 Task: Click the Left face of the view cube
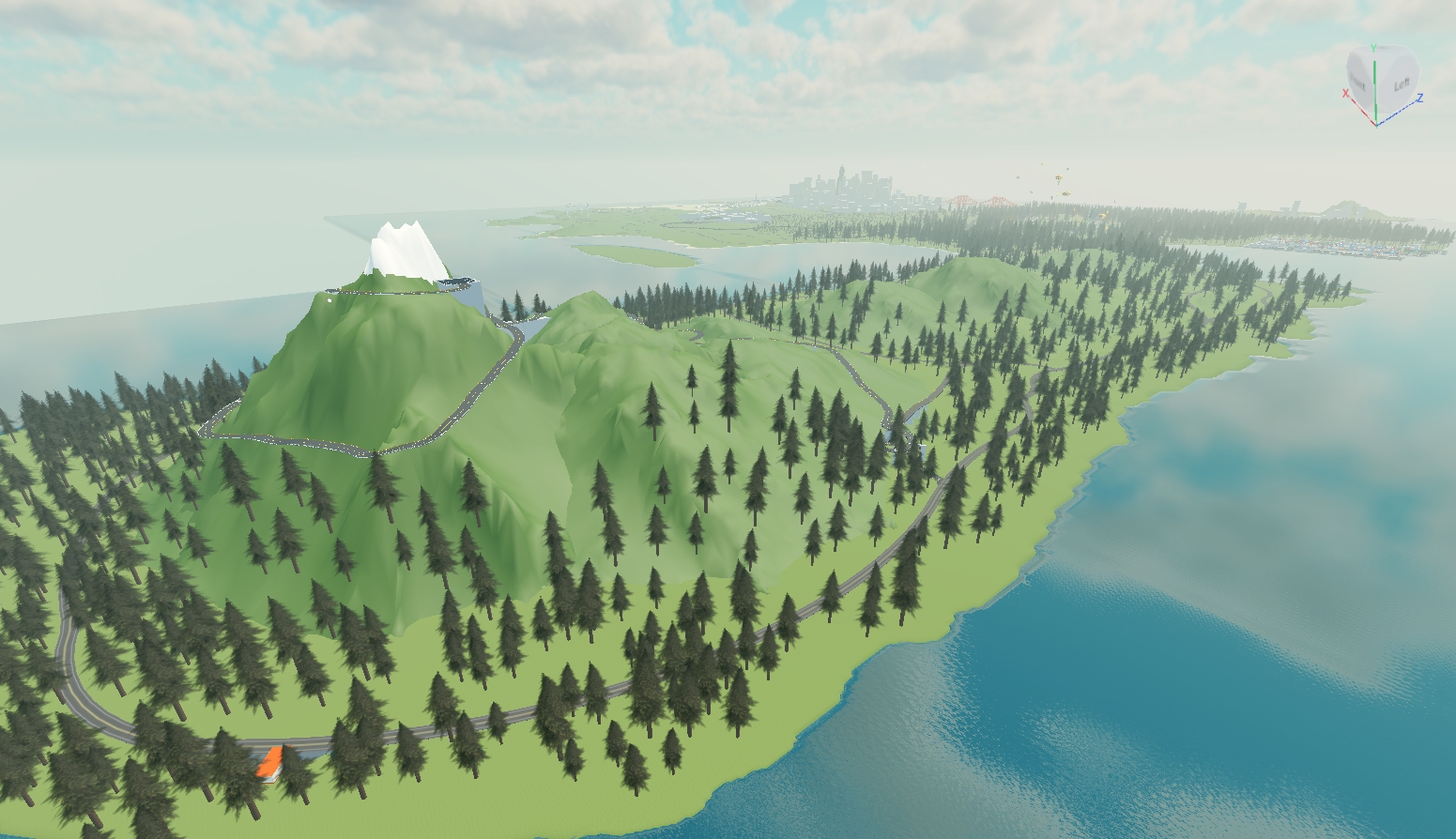(1400, 84)
